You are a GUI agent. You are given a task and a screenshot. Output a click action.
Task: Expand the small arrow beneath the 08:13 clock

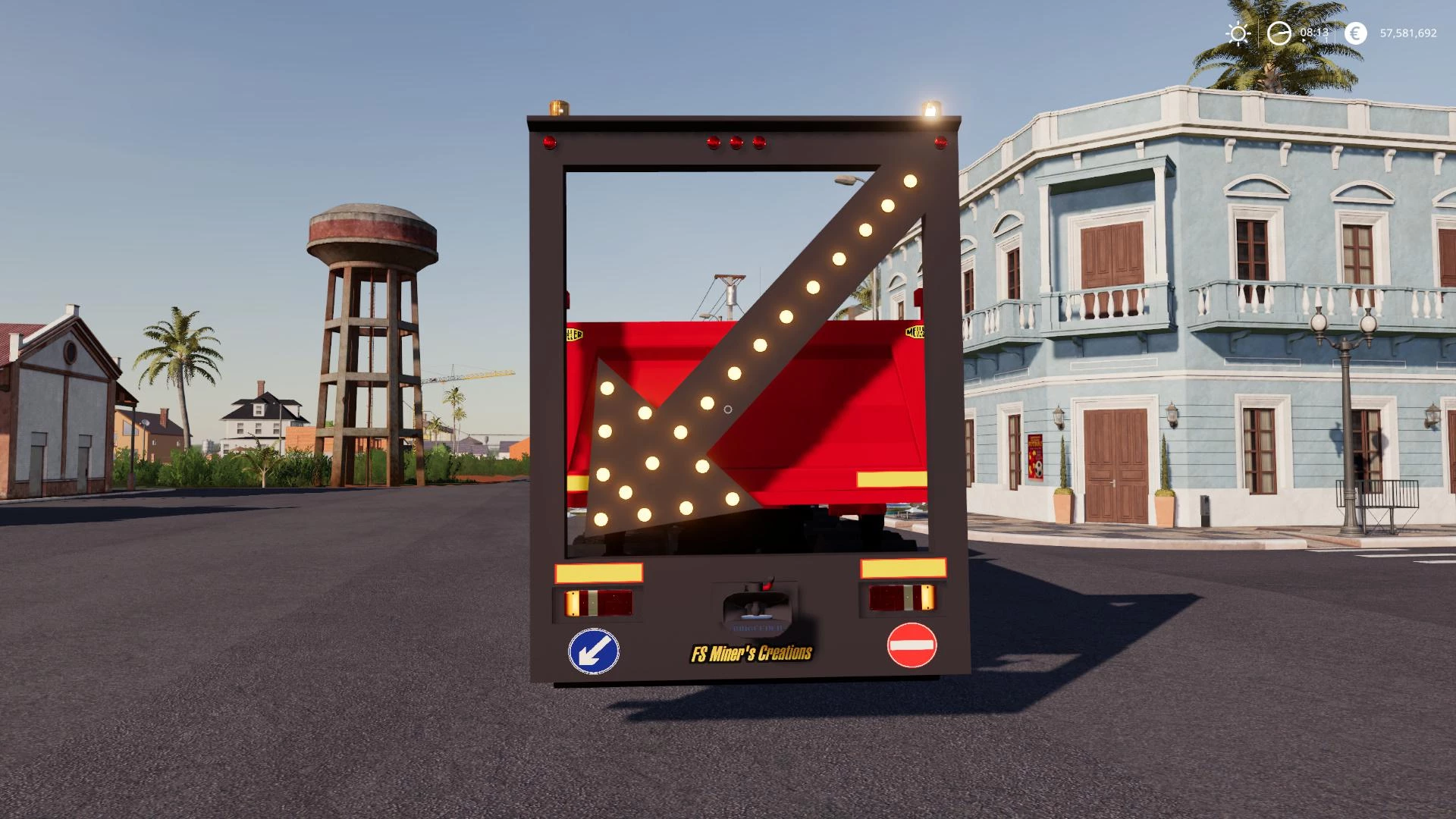[1304, 40]
